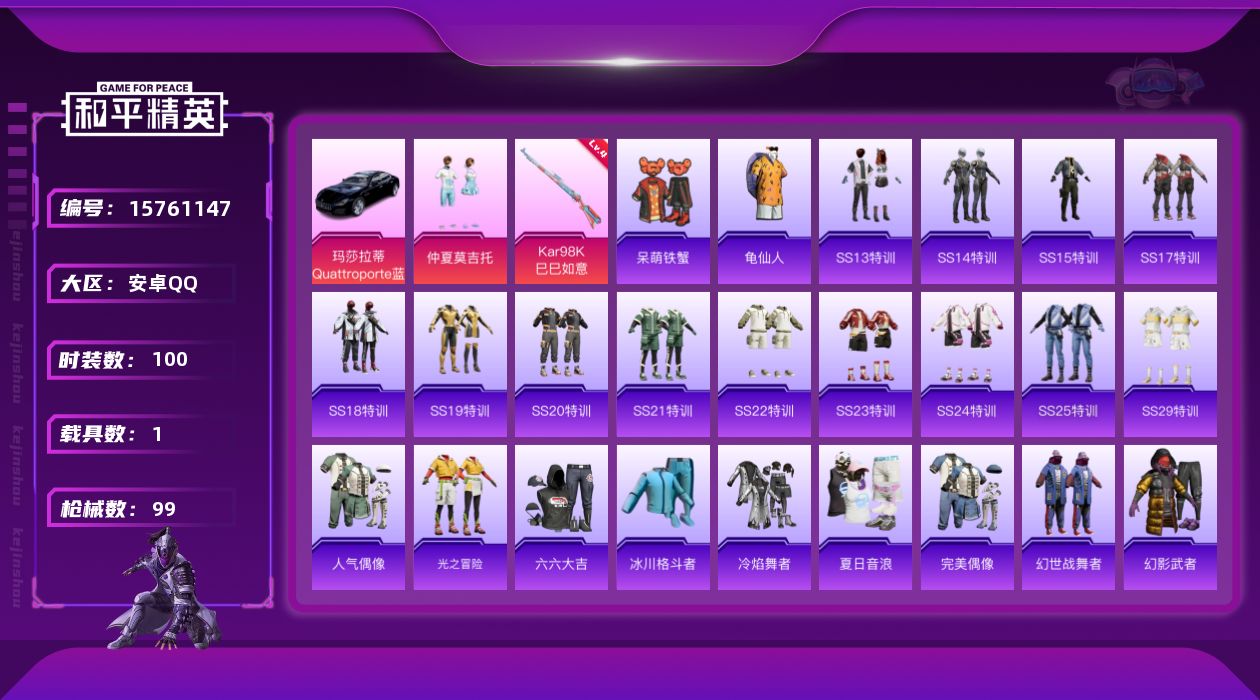1260x700 pixels.
Task: Select the SS22特训 outfit tile
Action: pyautogui.click(x=764, y=364)
